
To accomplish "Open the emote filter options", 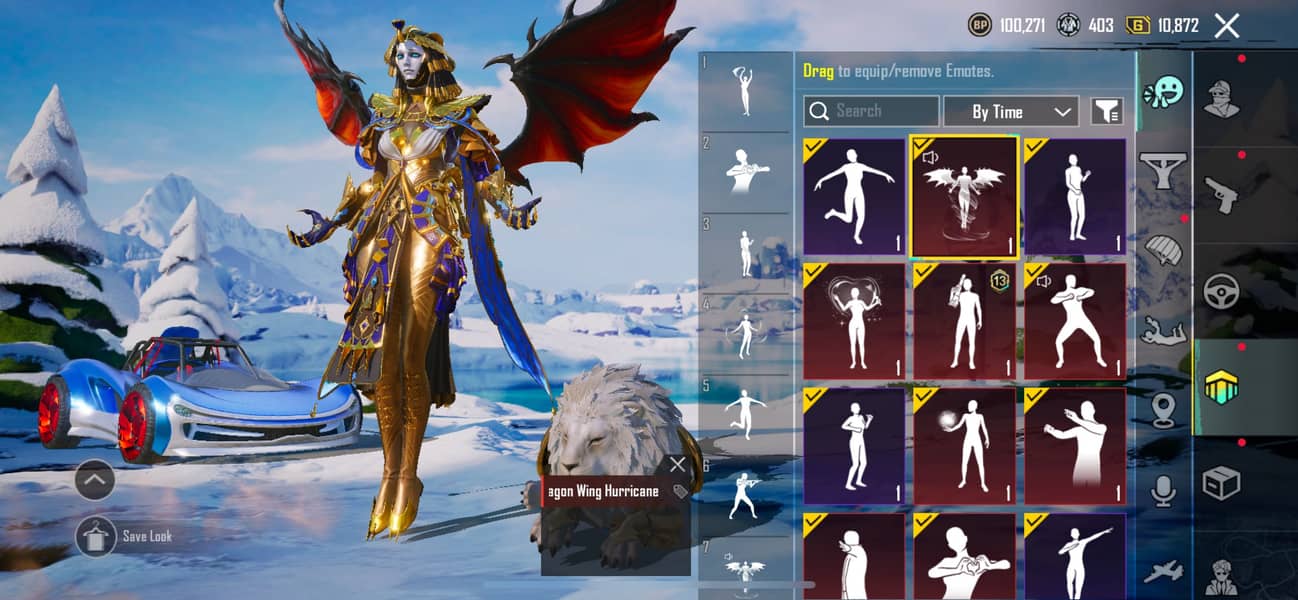I will (1106, 111).
